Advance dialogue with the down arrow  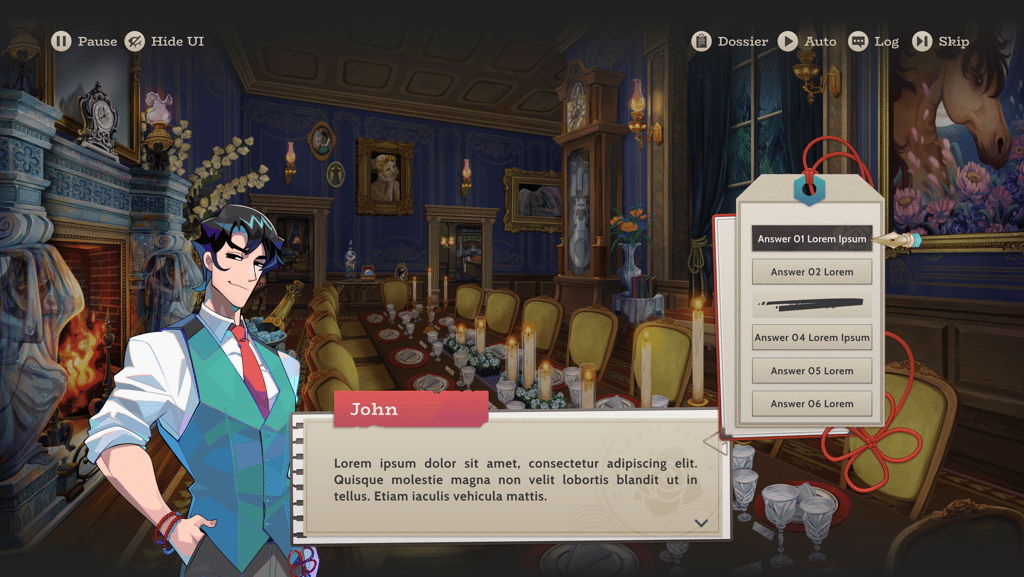click(701, 523)
